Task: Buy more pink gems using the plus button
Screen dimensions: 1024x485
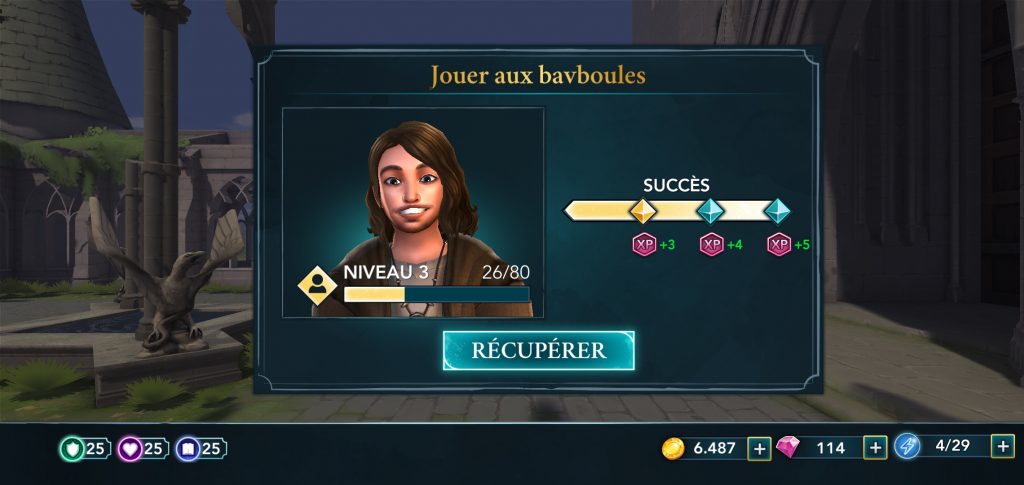Action: (x=875, y=448)
